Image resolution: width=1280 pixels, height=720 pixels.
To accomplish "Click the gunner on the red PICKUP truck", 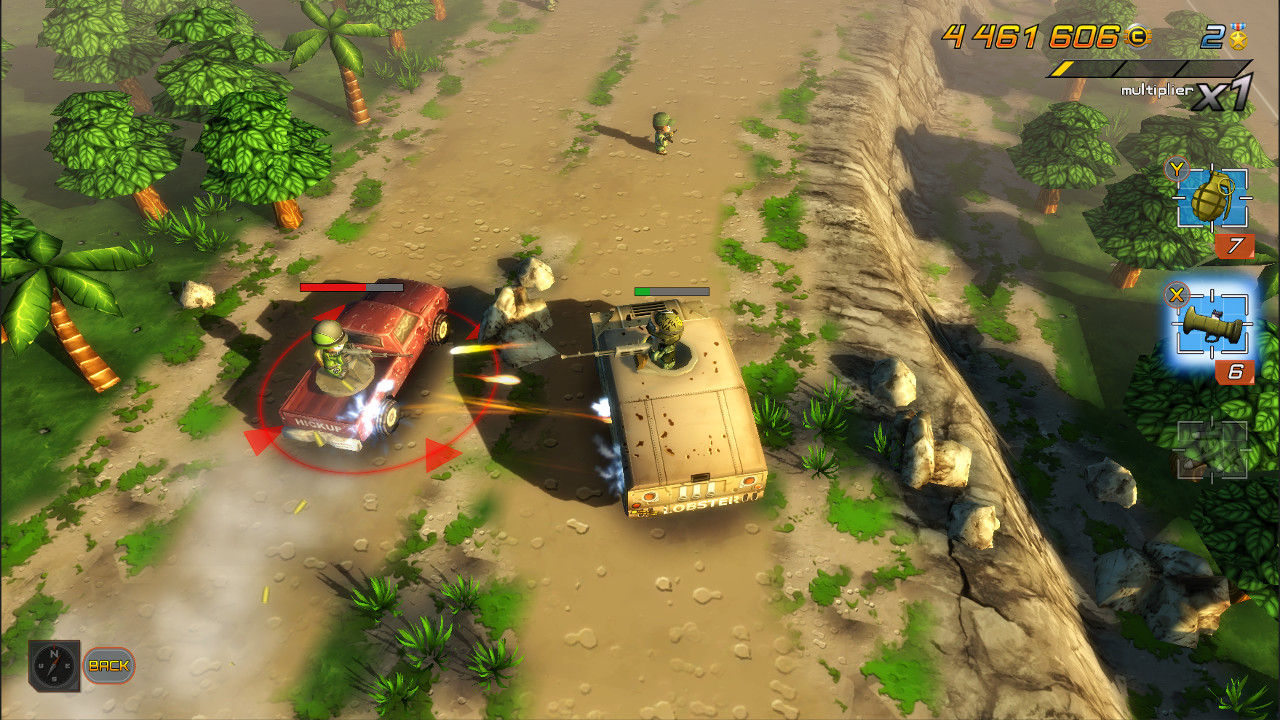I will (x=330, y=352).
